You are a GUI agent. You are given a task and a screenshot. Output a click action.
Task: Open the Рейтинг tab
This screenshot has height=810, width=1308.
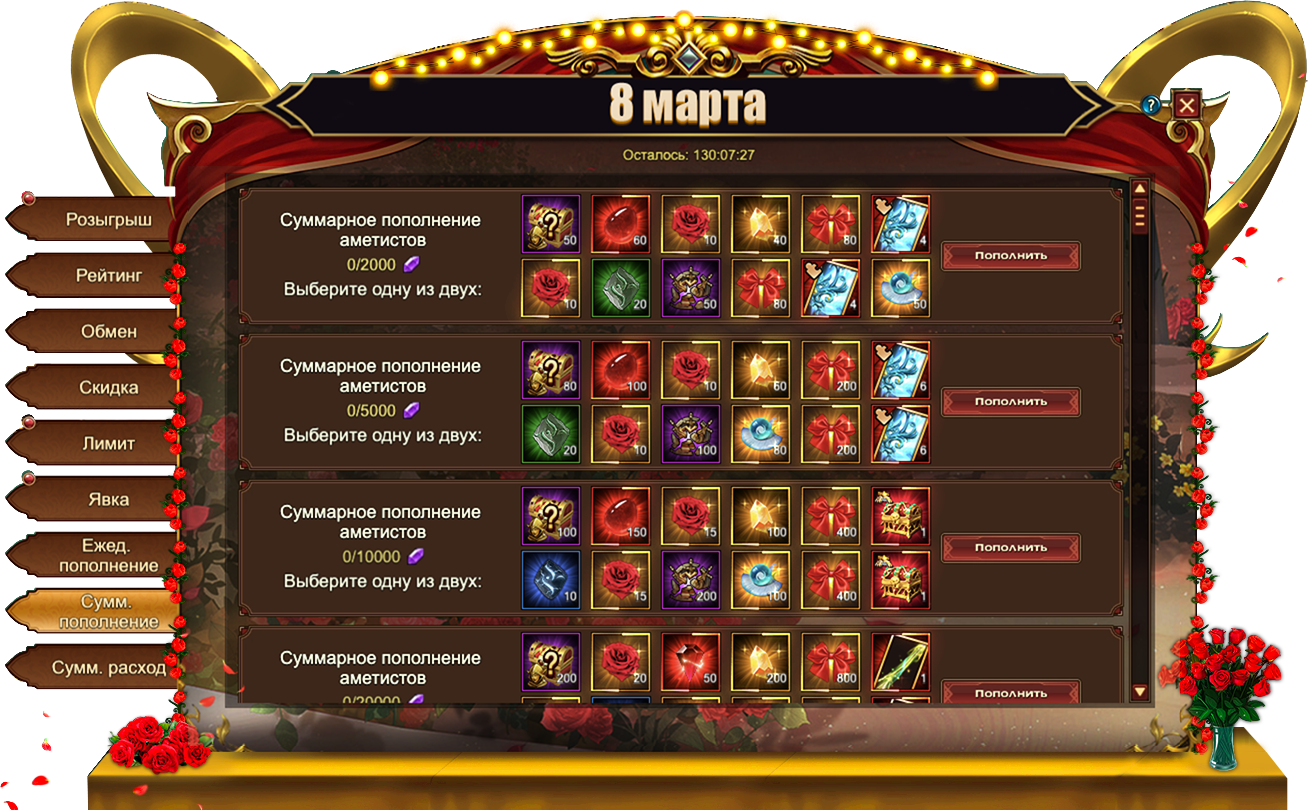(108, 275)
